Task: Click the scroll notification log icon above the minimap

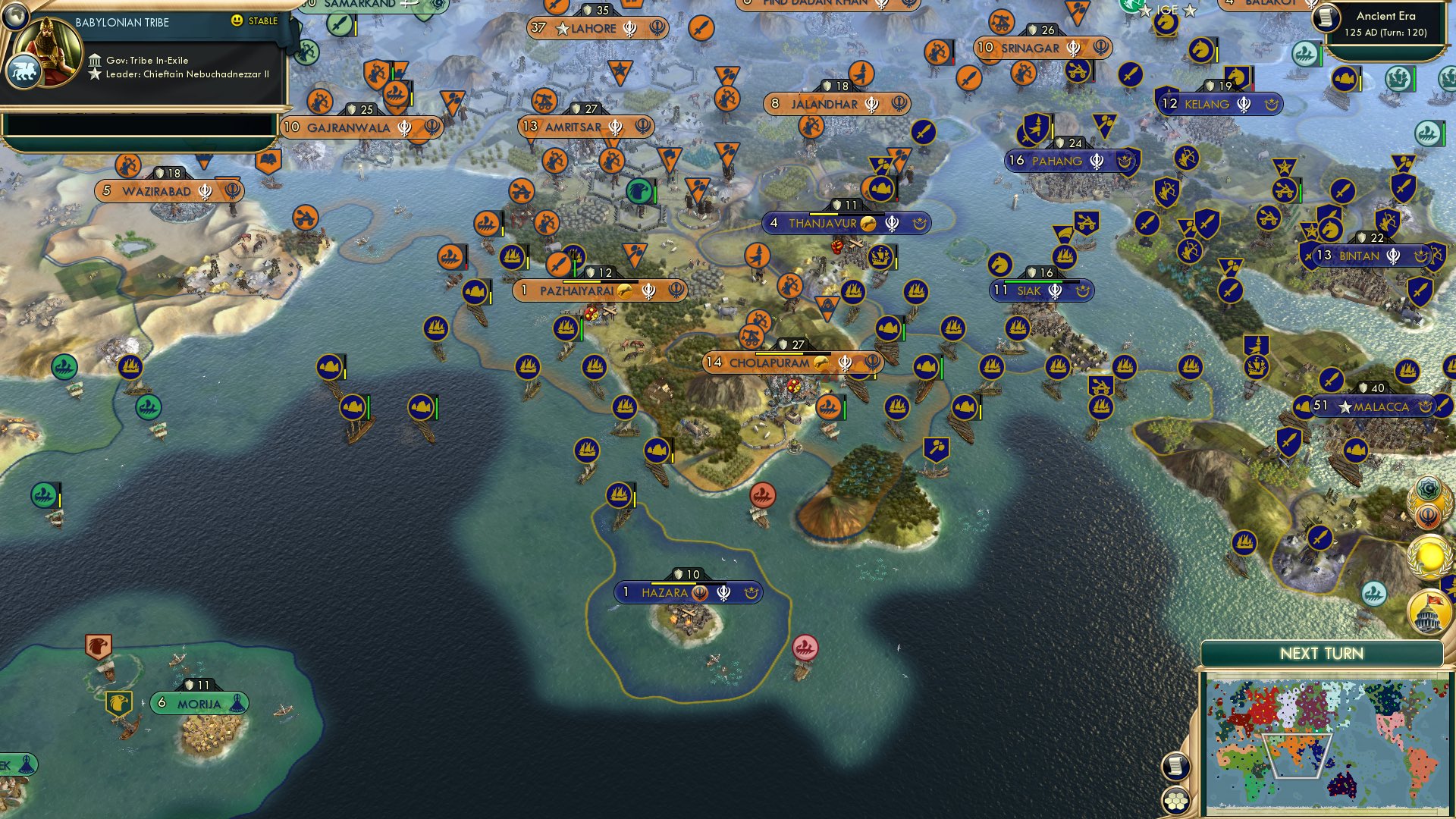Action: point(1176,767)
